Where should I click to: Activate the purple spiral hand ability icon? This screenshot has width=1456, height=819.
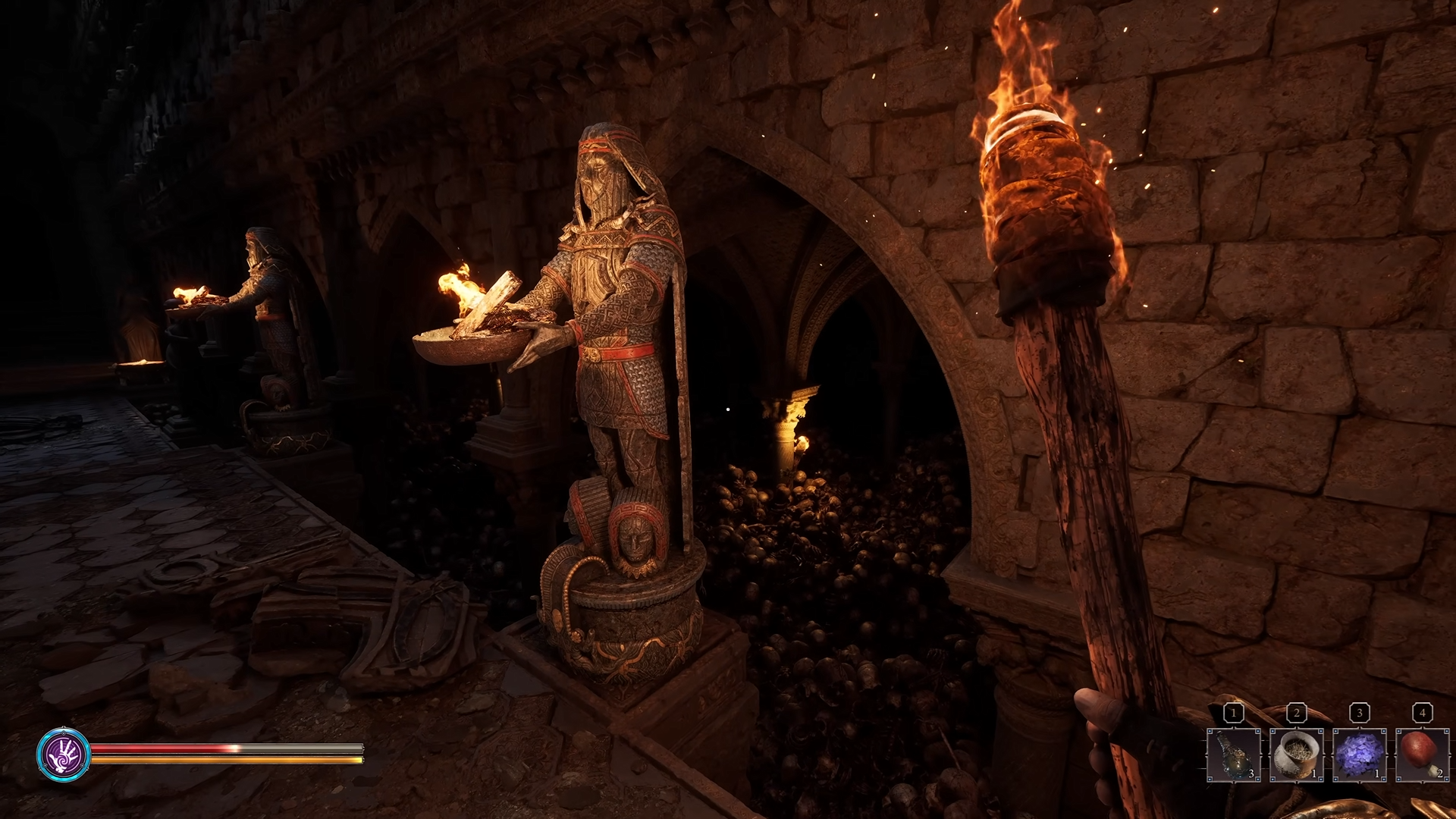(64, 754)
